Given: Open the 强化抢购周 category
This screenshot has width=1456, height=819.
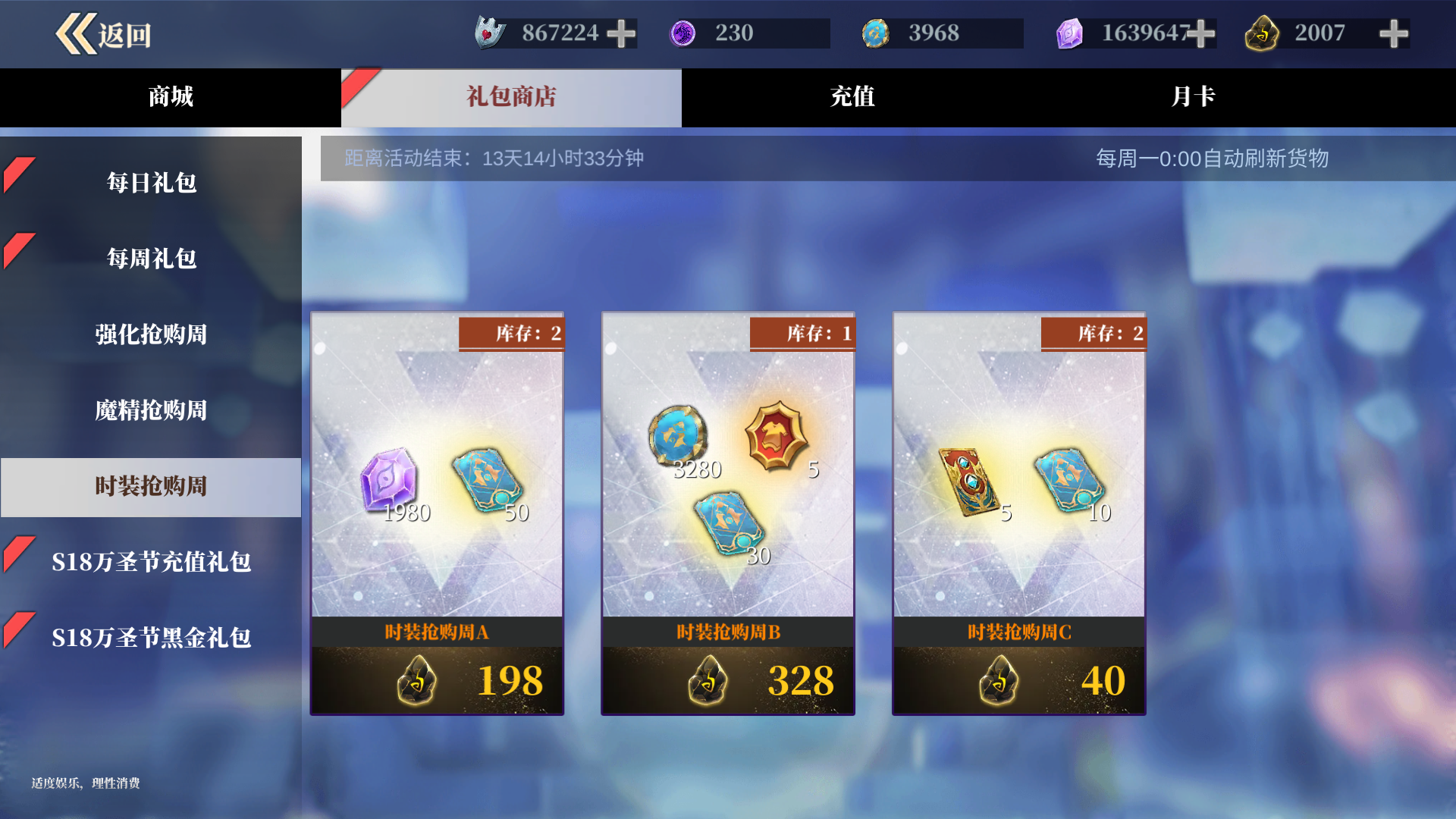Looking at the screenshot, I should (x=151, y=334).
